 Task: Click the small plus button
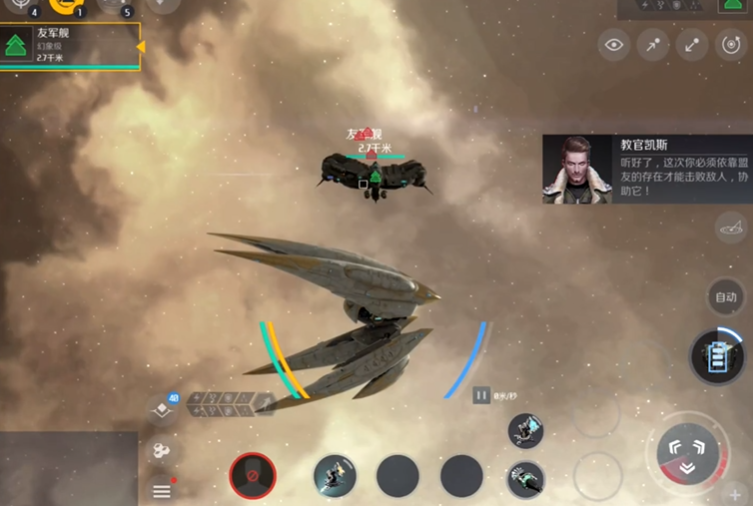tap(735, 494)
